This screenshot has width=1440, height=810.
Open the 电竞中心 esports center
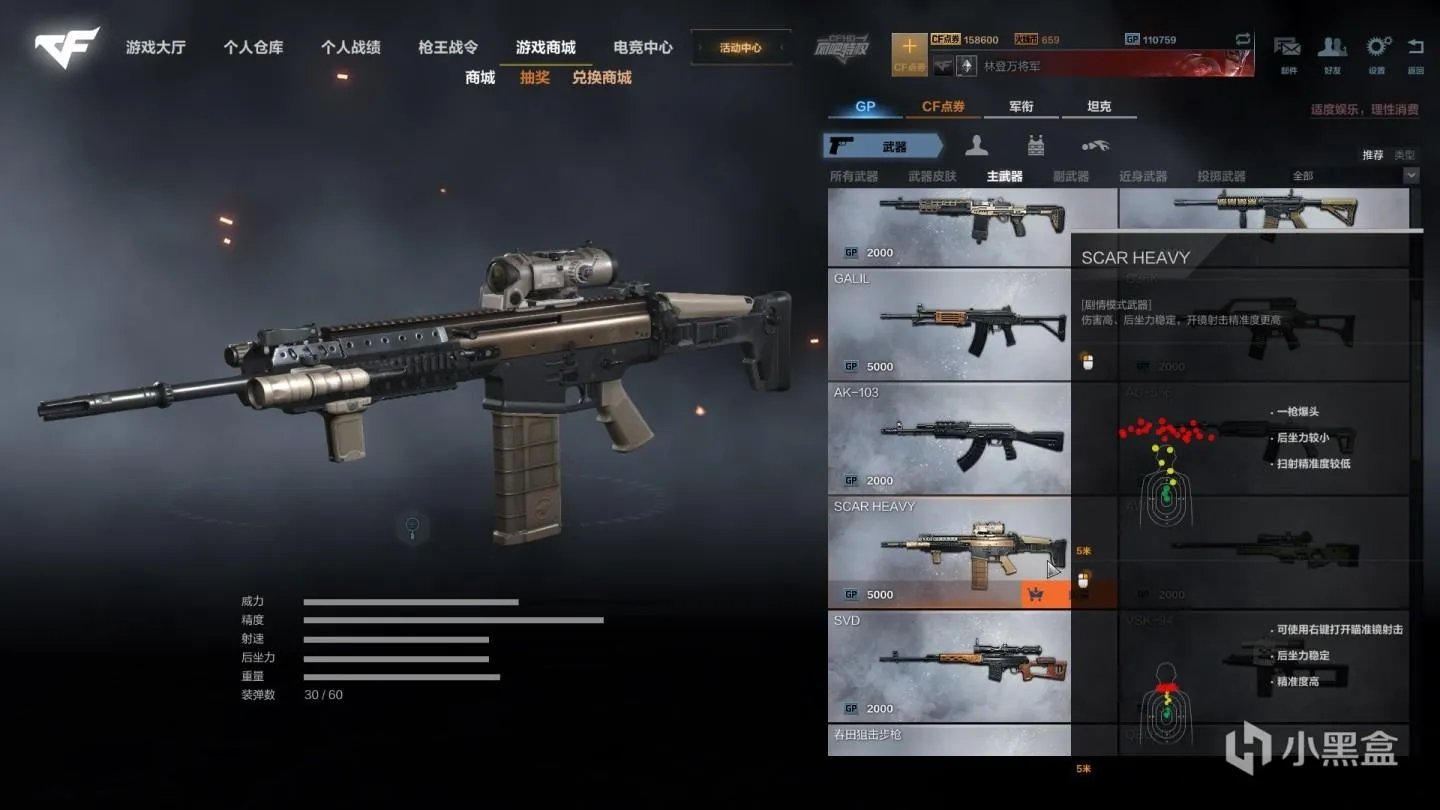(643, 47)
